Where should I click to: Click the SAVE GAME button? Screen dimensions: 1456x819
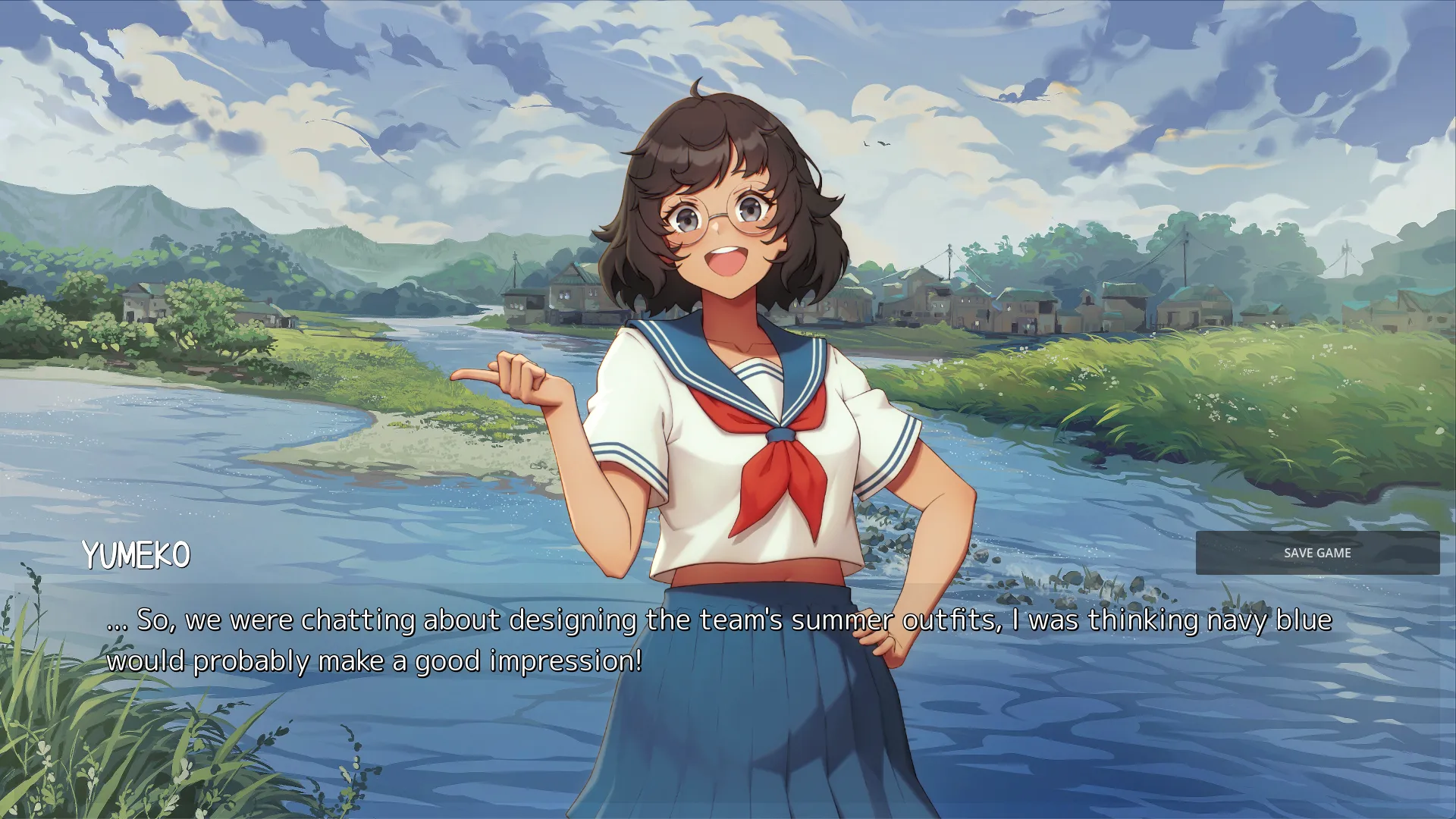point(1317,553)
